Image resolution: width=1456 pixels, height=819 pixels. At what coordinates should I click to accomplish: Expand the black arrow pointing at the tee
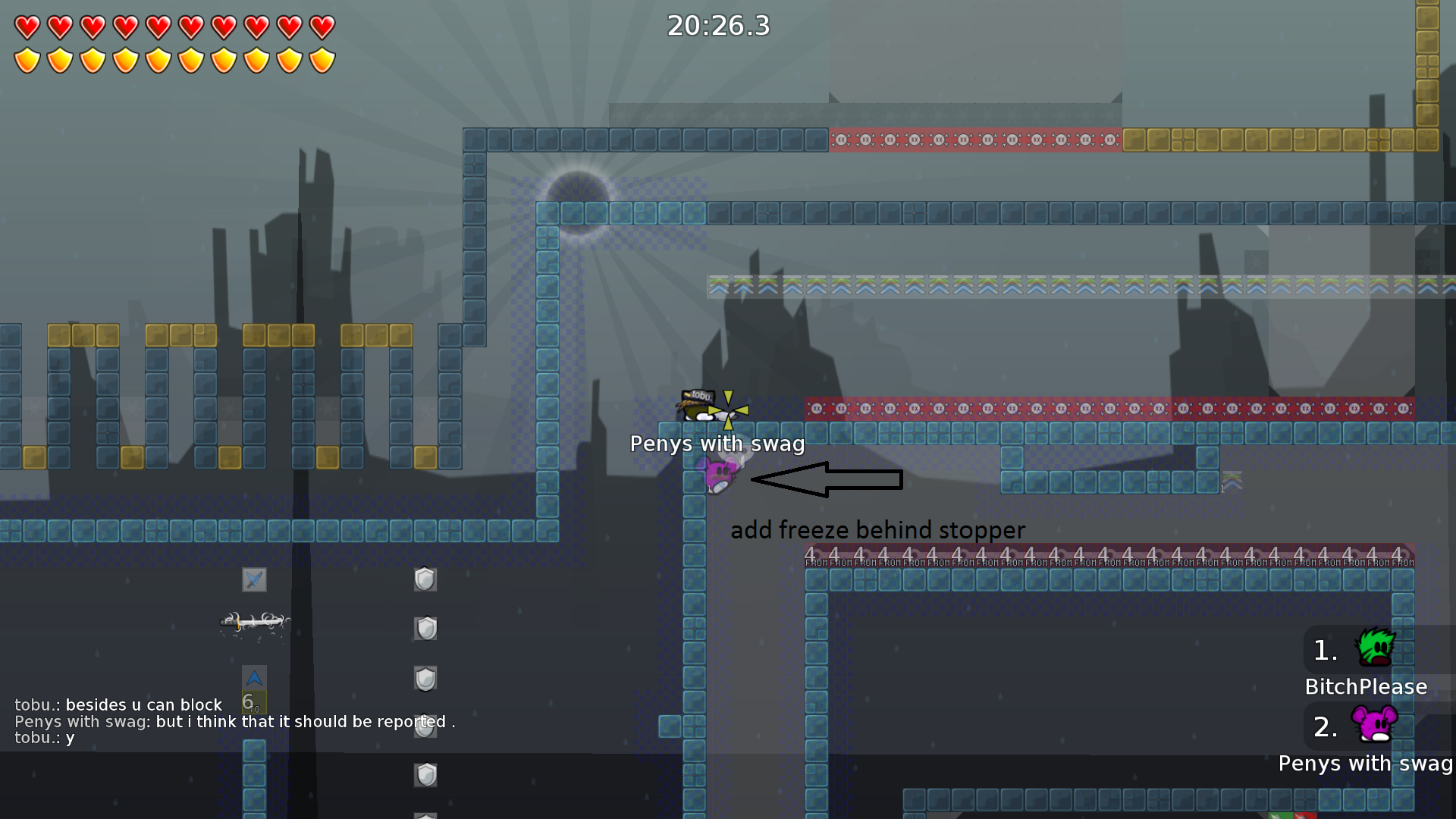[827, 479]
